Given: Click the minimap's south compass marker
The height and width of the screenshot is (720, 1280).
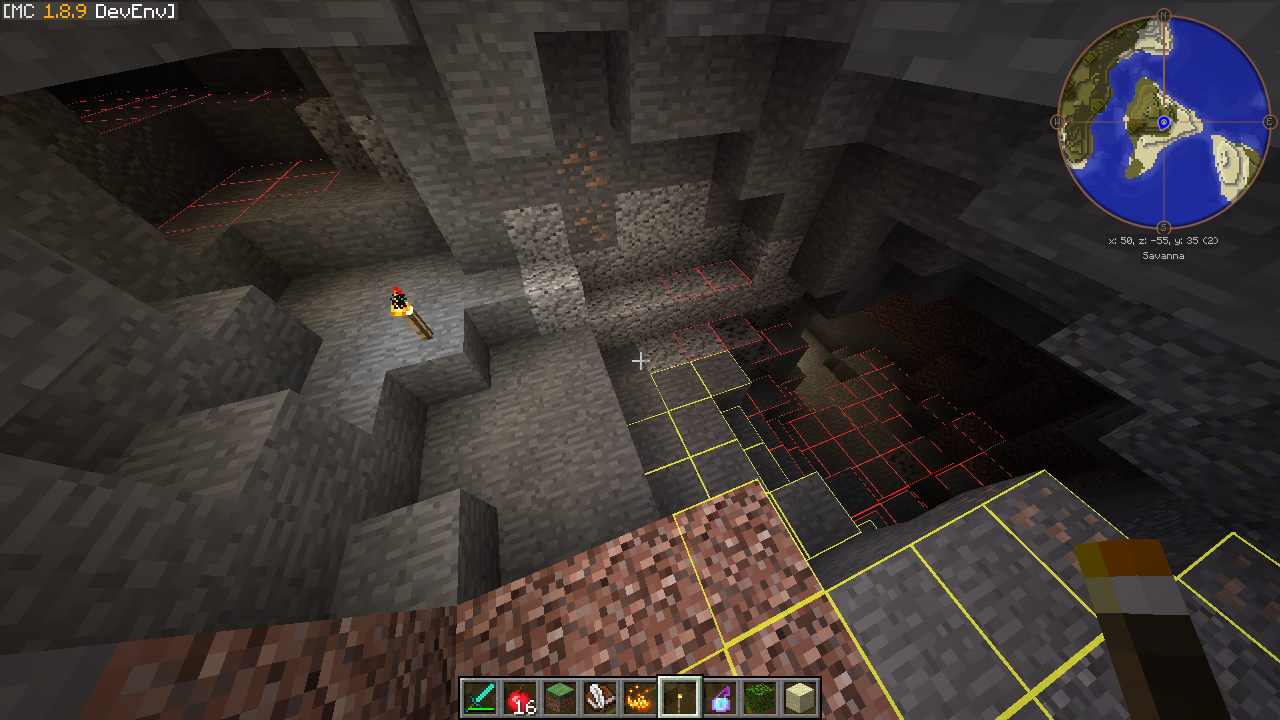Looking at the screenshot, I should [1163, 228].
